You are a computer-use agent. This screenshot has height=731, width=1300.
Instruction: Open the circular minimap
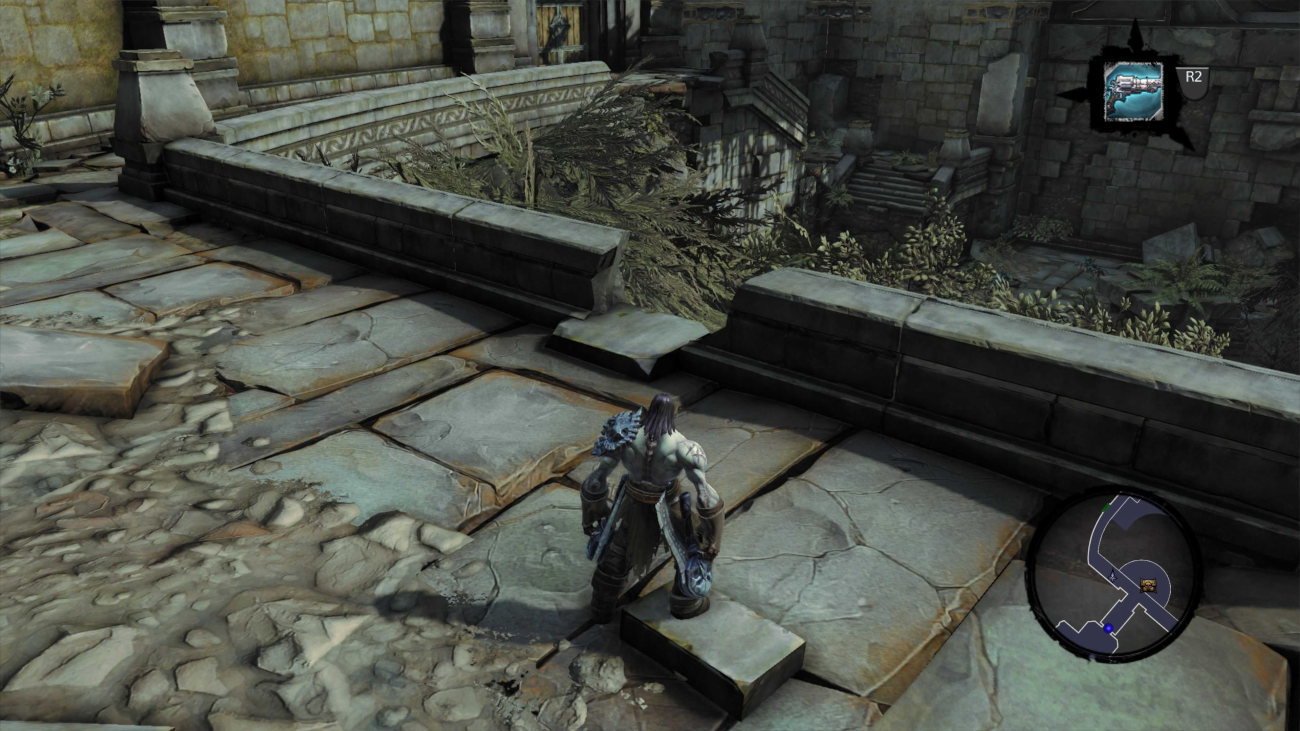(1113, 575)
